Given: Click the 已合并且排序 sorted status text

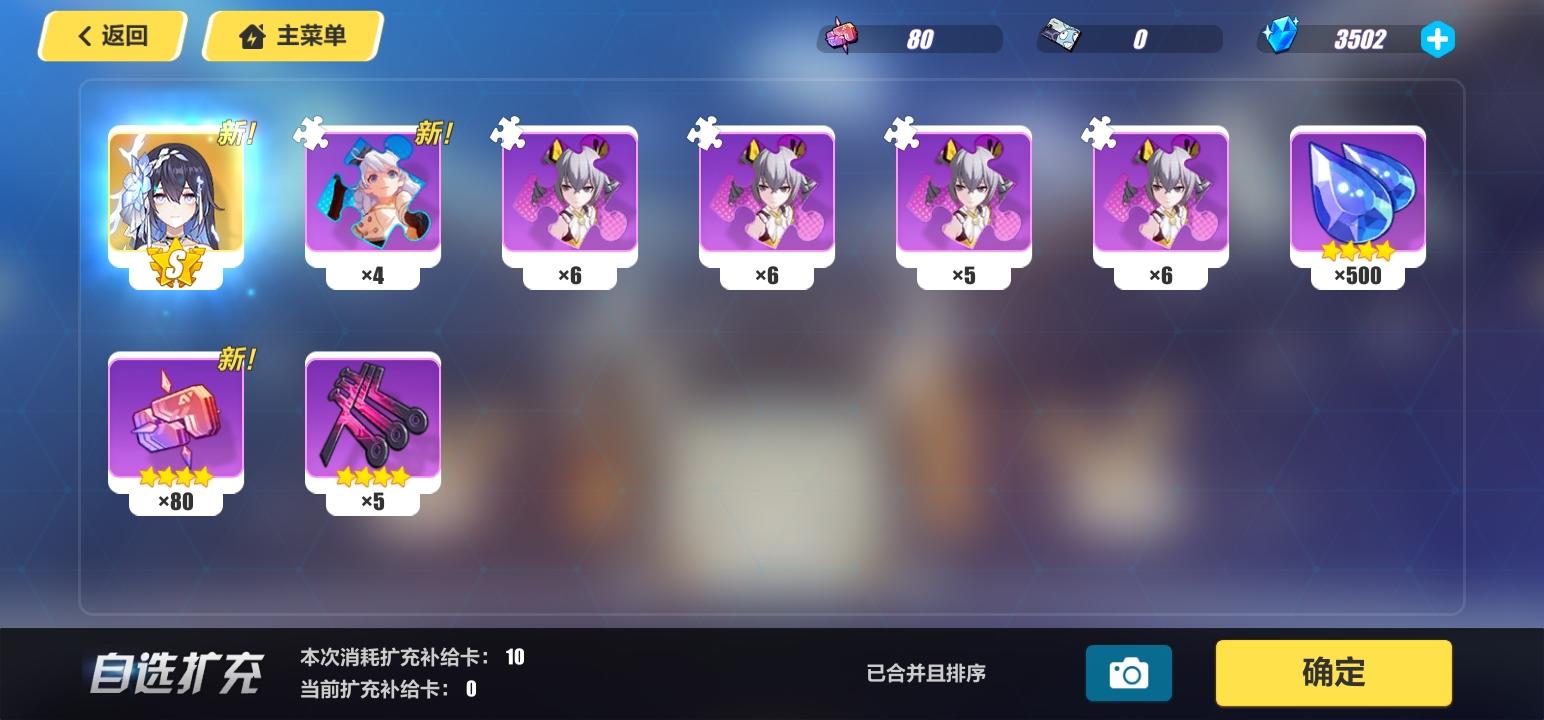Looking at the screenshot, I should [x=924, y=673].
